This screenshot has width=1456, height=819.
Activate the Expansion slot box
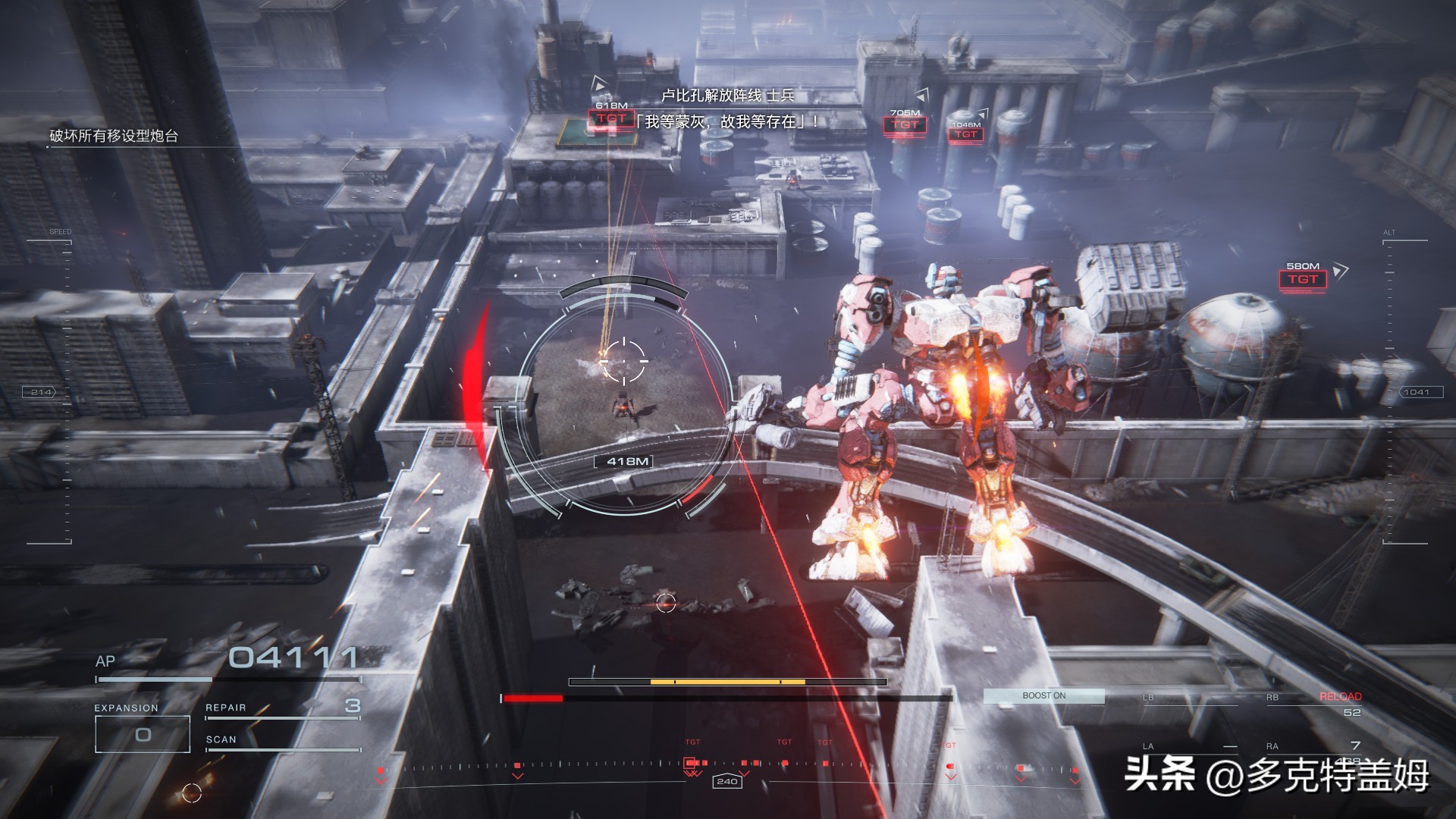(x=143, y=734)
